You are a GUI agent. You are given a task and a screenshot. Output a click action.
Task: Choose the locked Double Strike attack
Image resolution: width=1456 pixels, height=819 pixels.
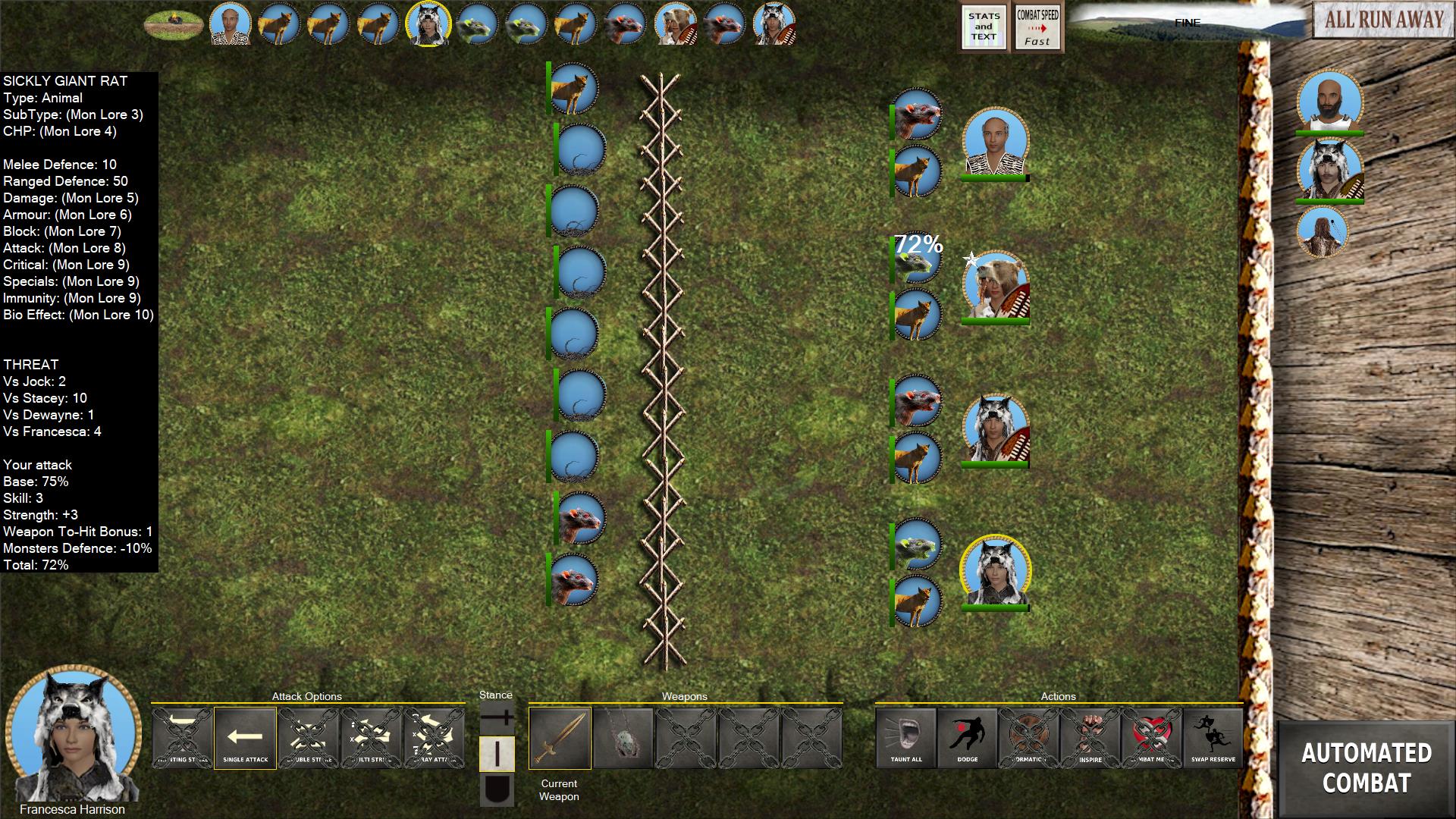[x=308, y=738]
